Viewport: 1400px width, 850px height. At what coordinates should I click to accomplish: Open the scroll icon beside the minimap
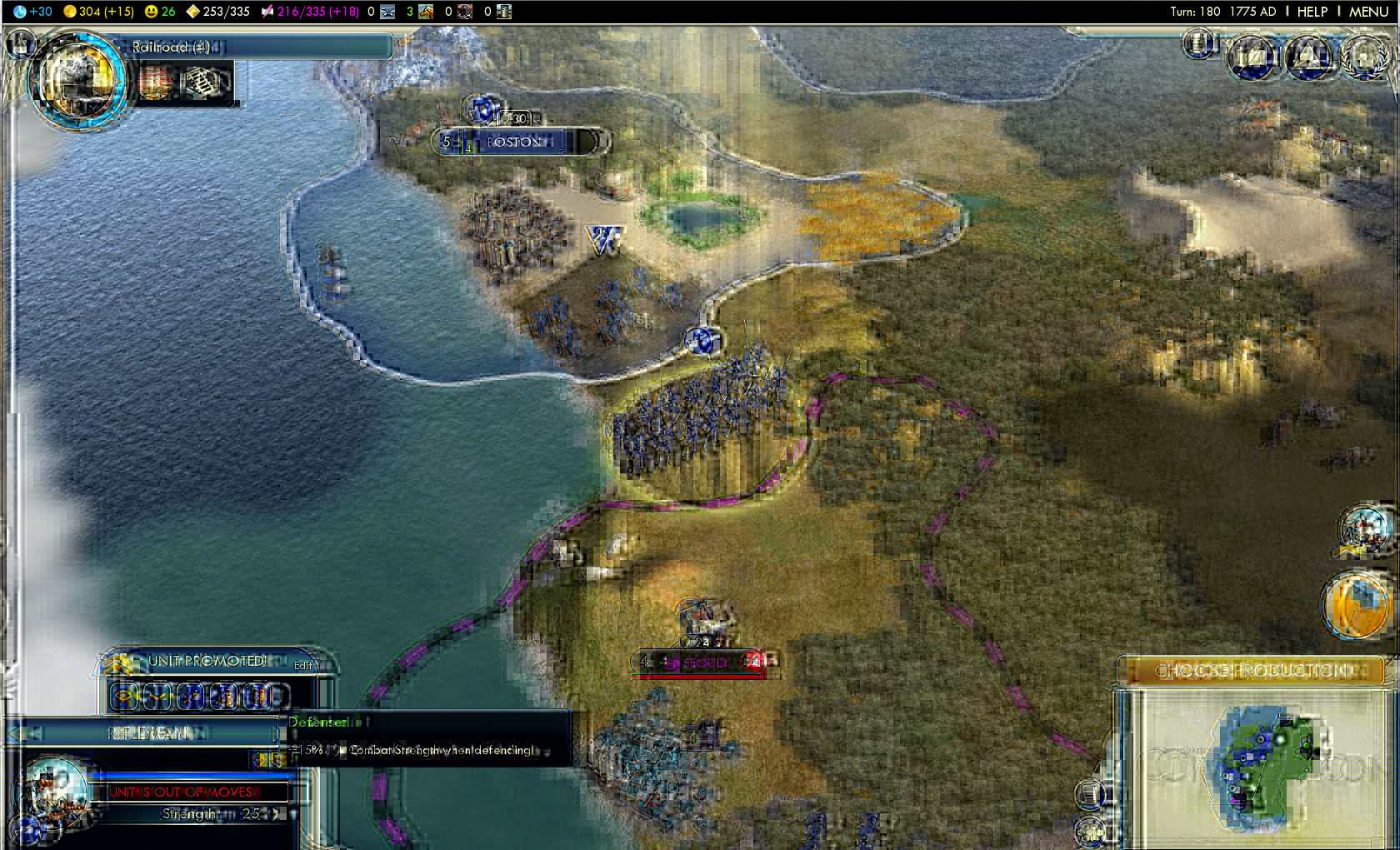(1090, 794)
